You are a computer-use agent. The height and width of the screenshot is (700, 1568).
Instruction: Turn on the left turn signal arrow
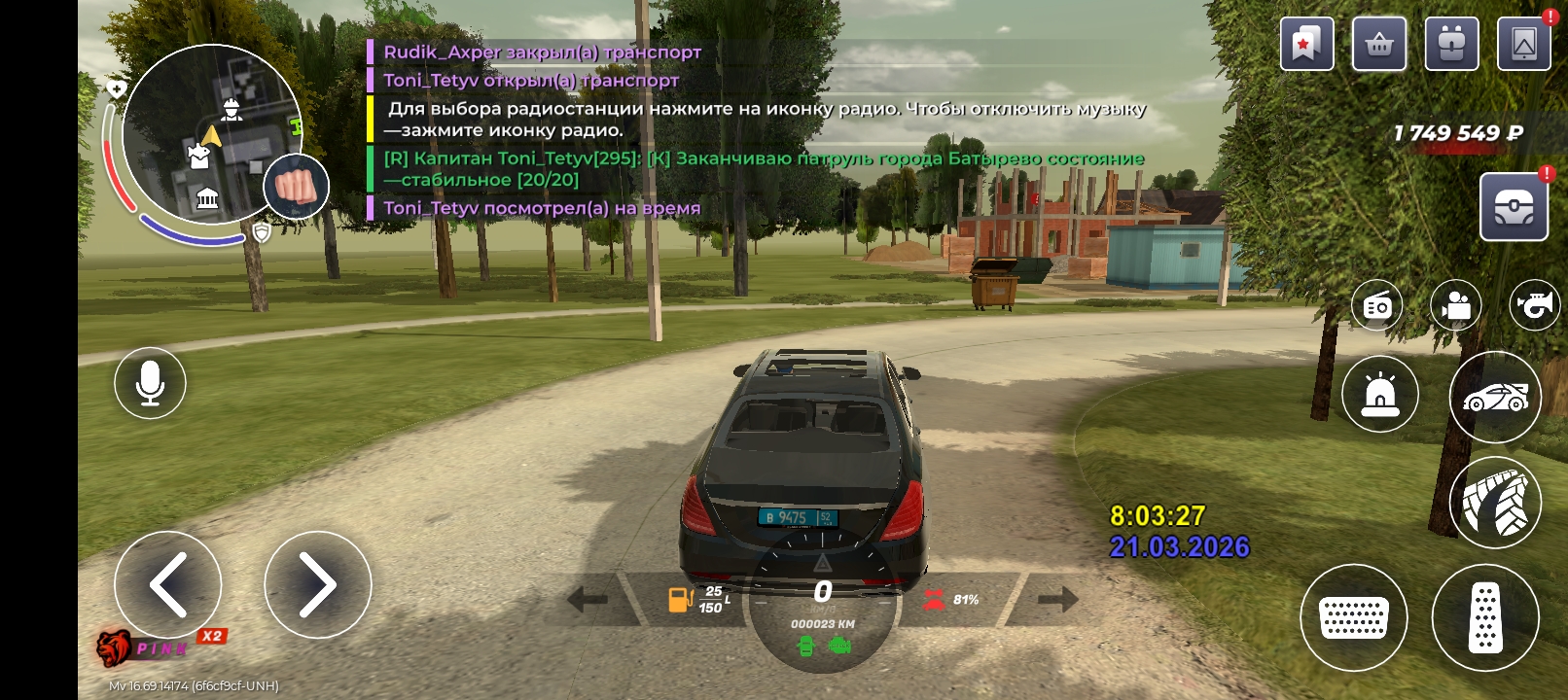(588, 599)
